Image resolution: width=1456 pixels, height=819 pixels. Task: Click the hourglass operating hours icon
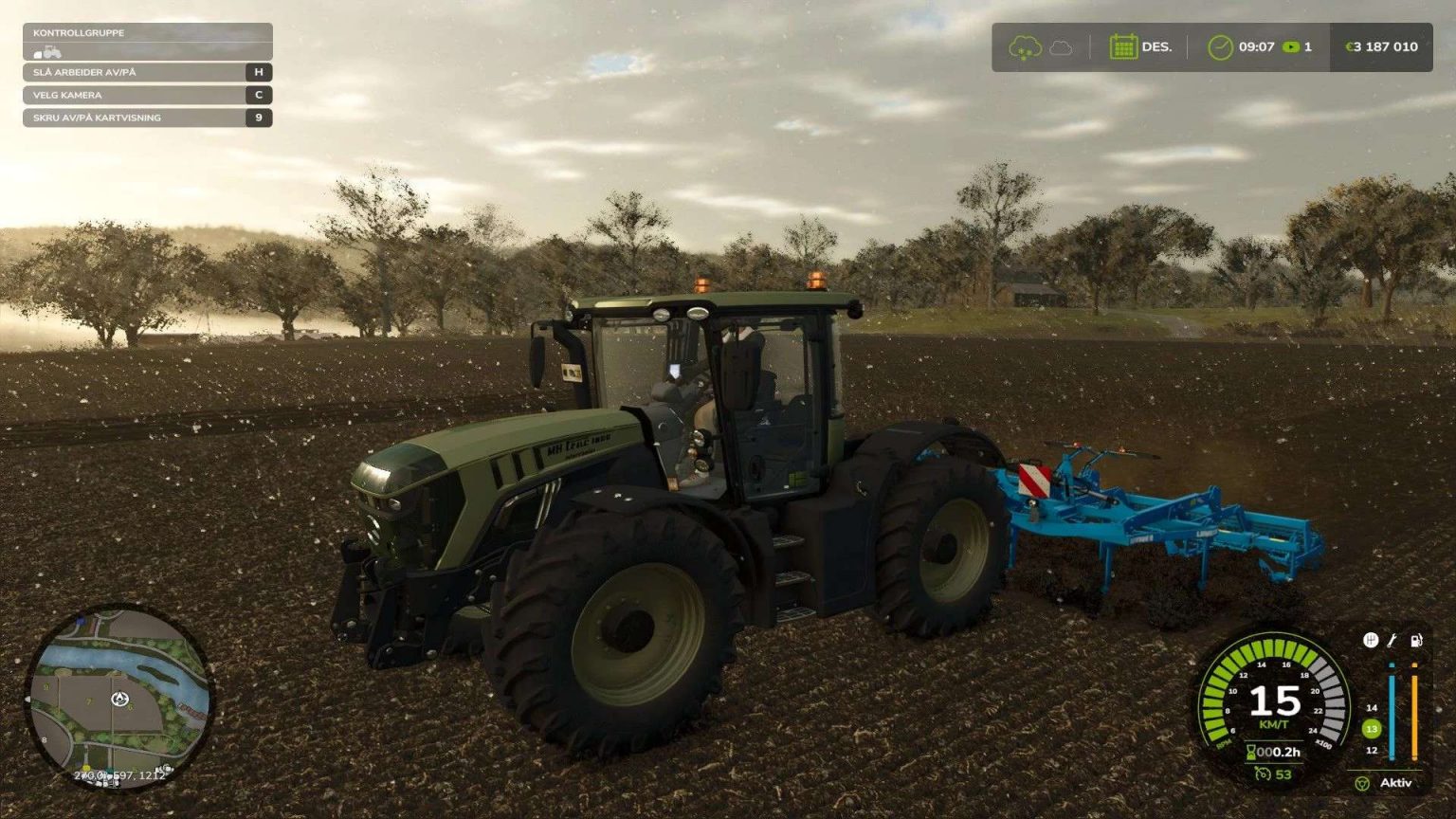1251,751
